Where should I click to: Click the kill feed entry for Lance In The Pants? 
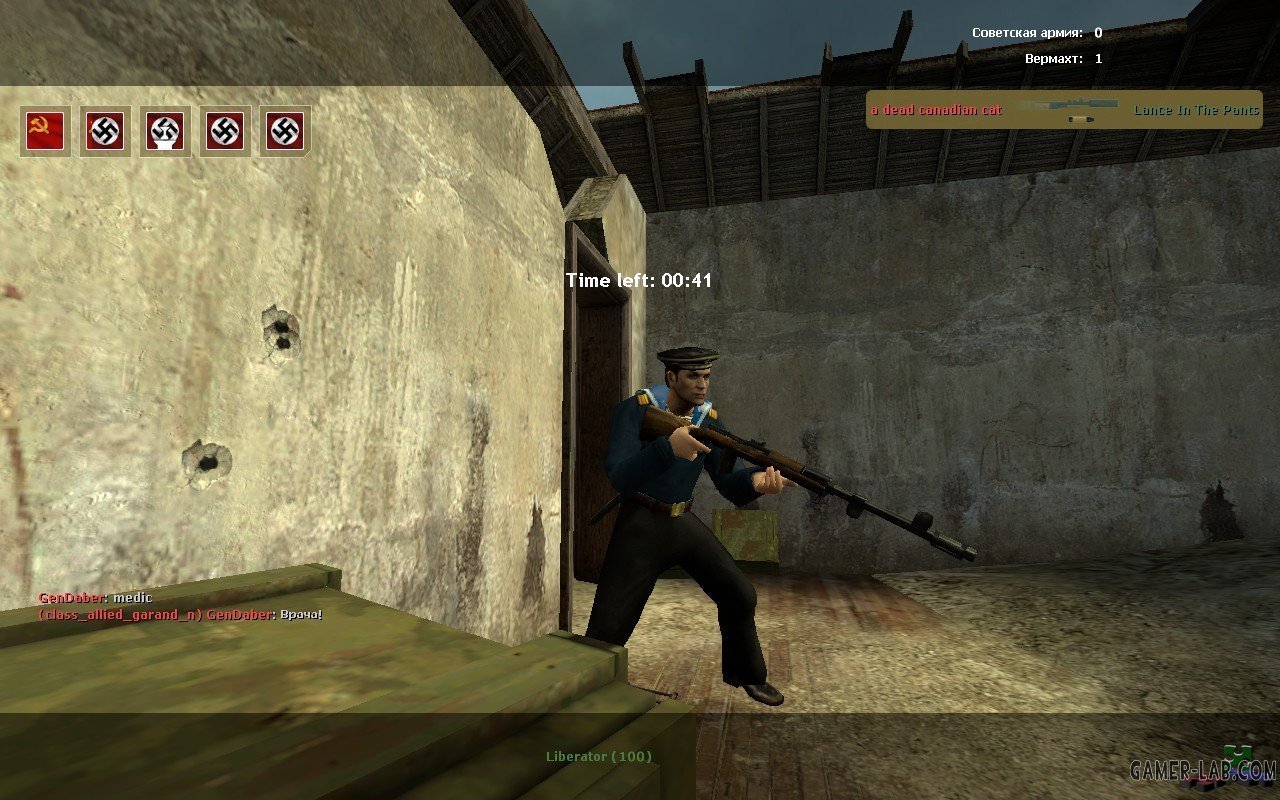[x=1064, y=110]
